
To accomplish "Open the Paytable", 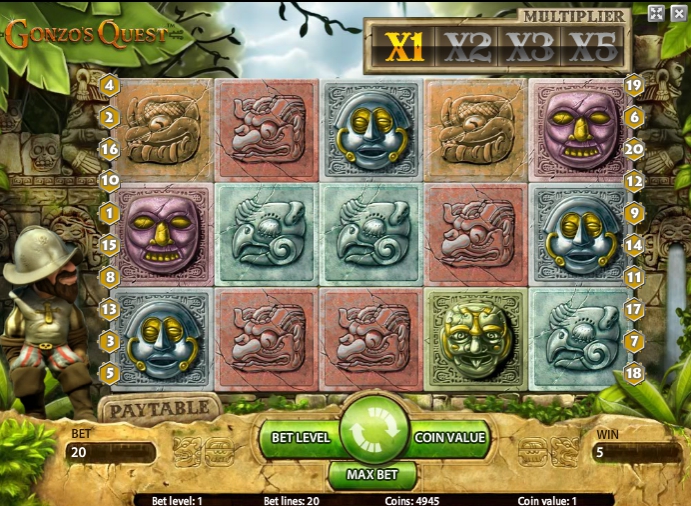I will point(159,409).
